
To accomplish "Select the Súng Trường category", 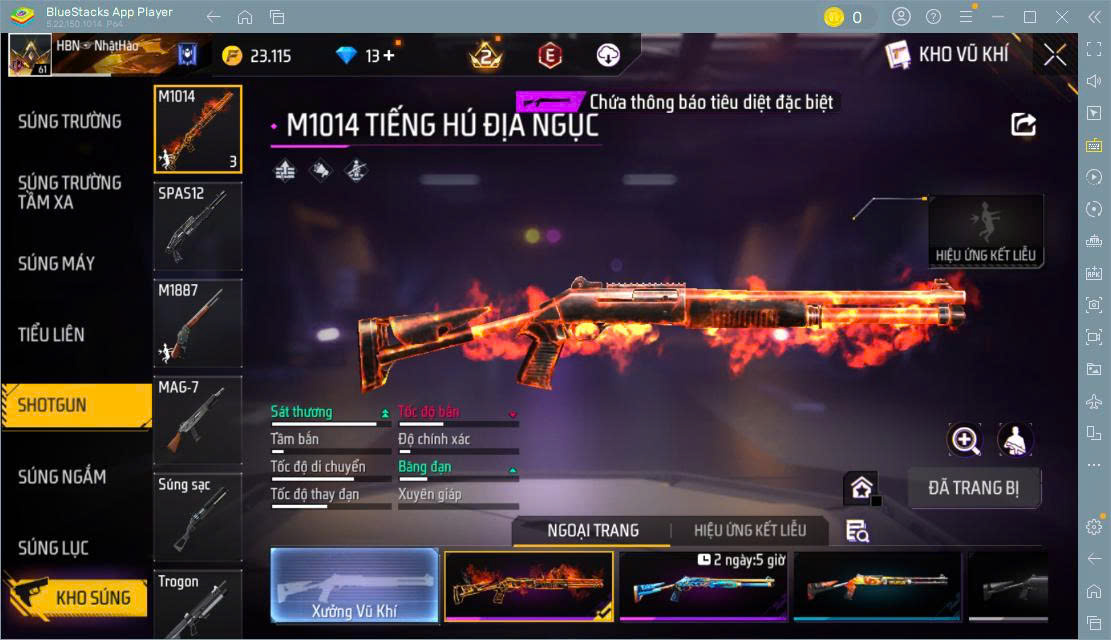I will pyautogui.click(x=70, y=122).
